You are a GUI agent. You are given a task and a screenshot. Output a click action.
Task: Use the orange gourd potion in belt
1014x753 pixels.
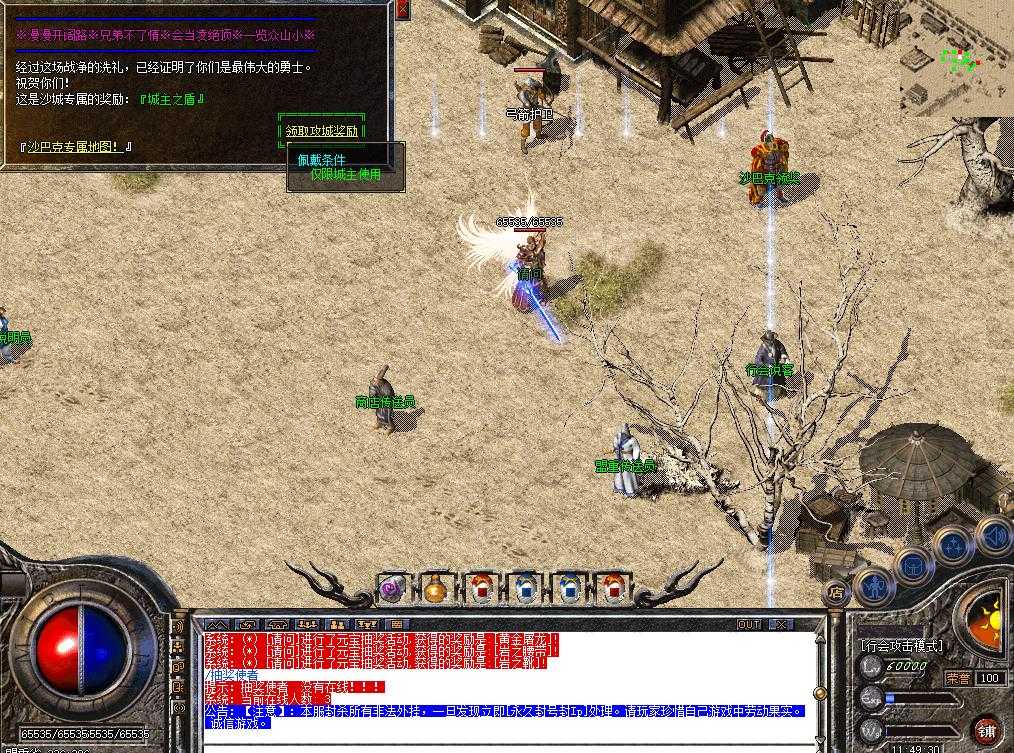pyautogui.click(x=435, y=588)
